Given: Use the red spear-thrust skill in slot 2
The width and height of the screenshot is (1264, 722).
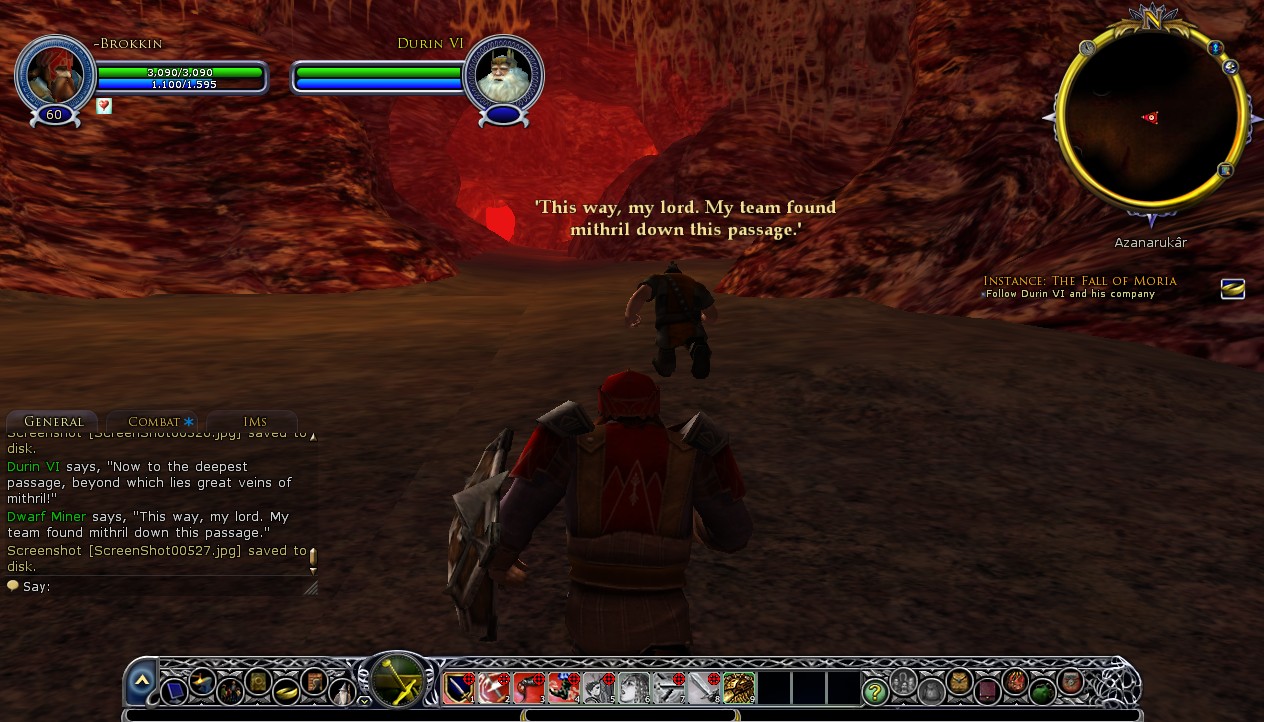Looking at the screenshot, I should pyautogui.click(x=494, y=688).
